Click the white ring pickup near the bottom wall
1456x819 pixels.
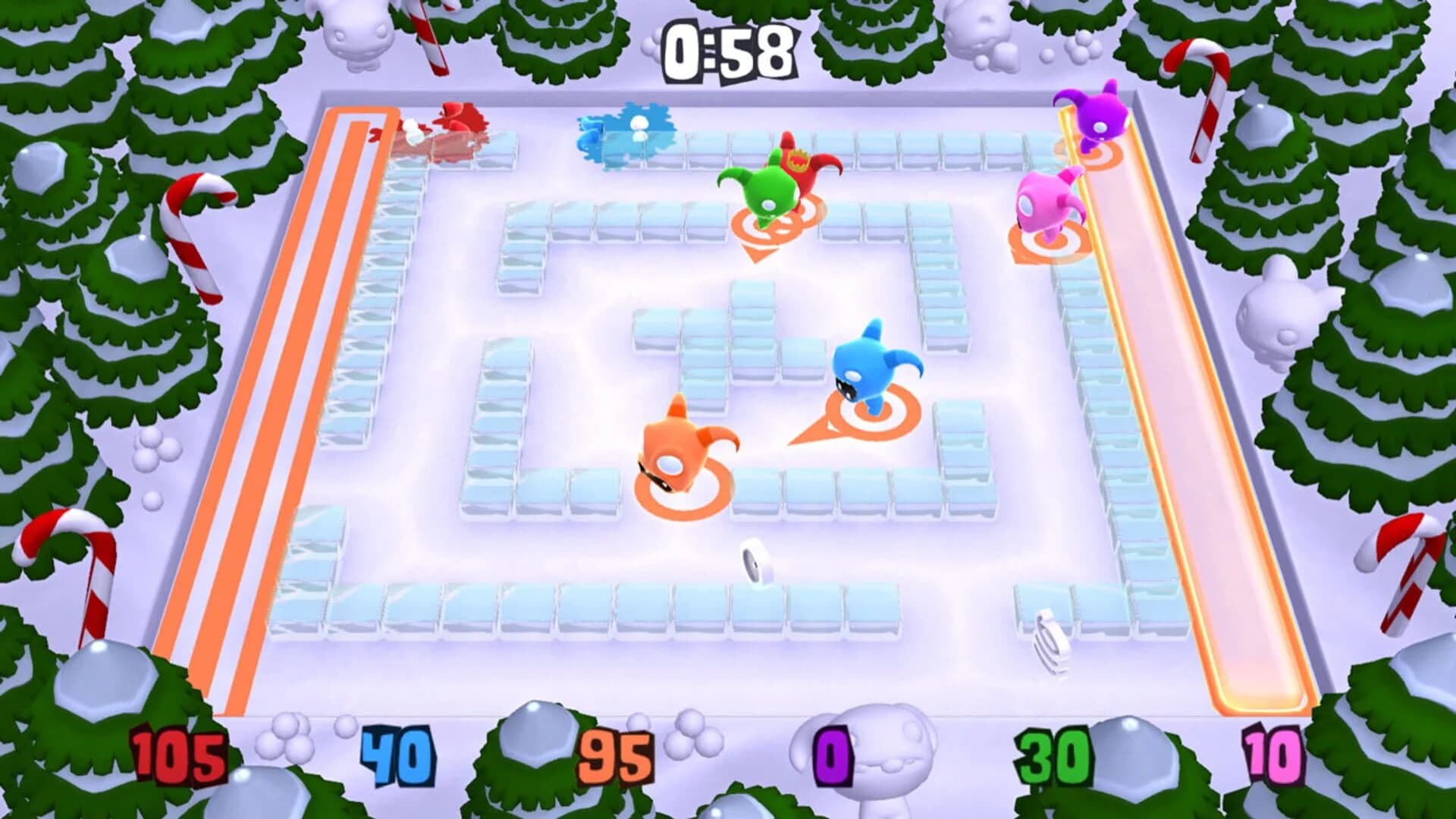click(751, 561)
